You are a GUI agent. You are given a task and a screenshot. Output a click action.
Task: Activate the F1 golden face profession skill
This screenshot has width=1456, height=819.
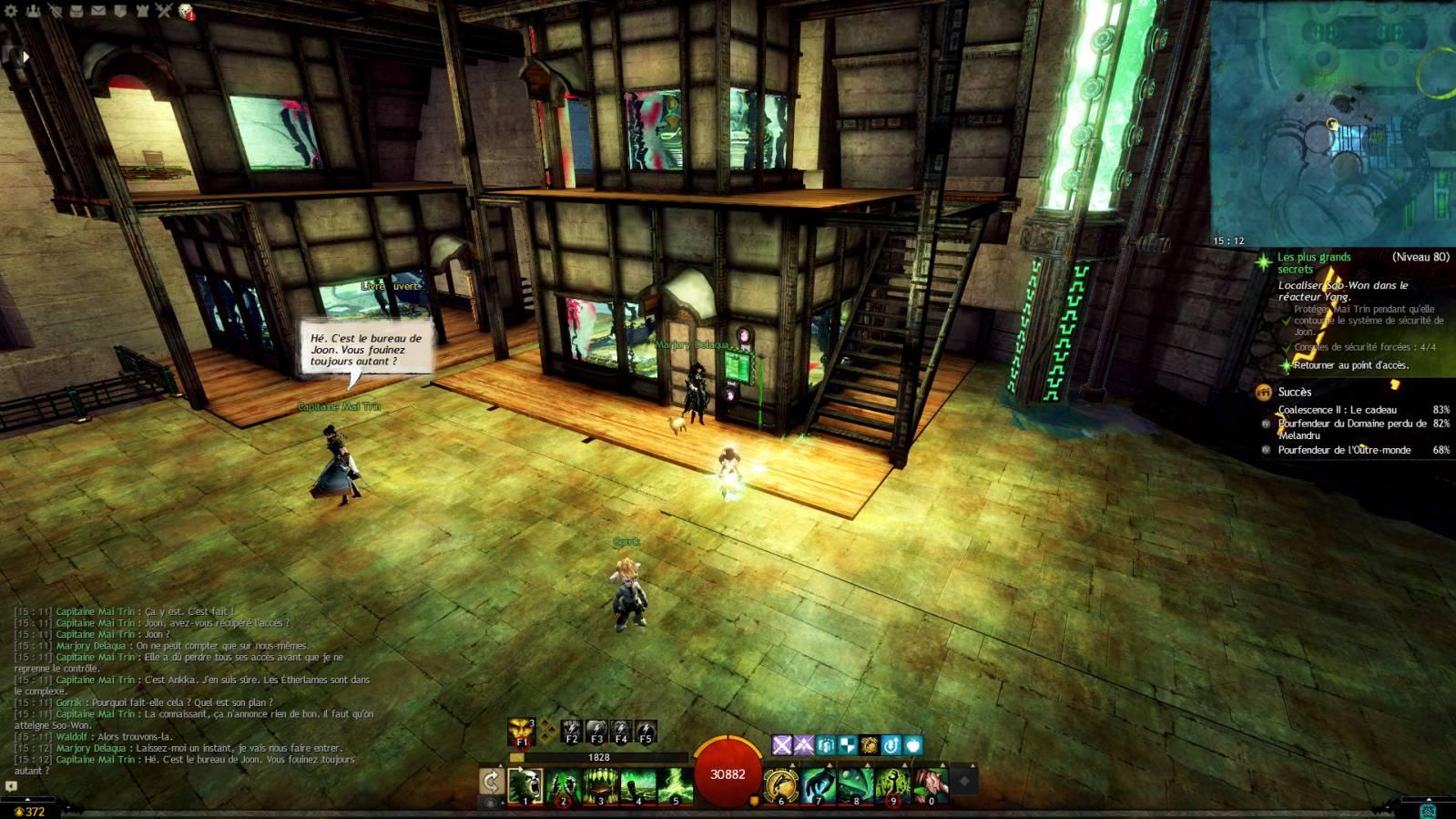[x=522, y=731]
